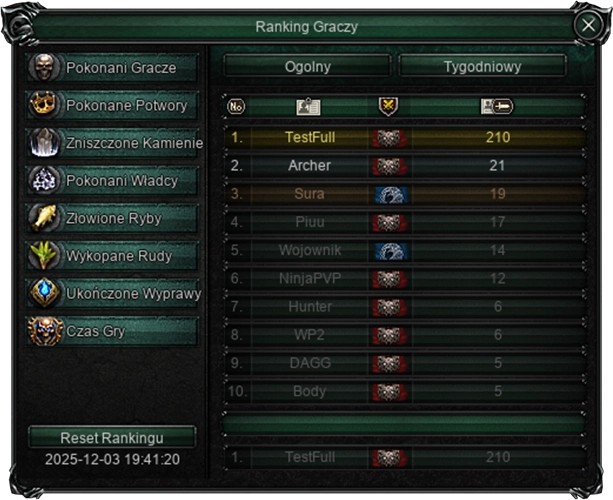Screen dimensions: 613x500
Task: Show the Ukończone Wyprawy ranking
Action: coord(113,294)
